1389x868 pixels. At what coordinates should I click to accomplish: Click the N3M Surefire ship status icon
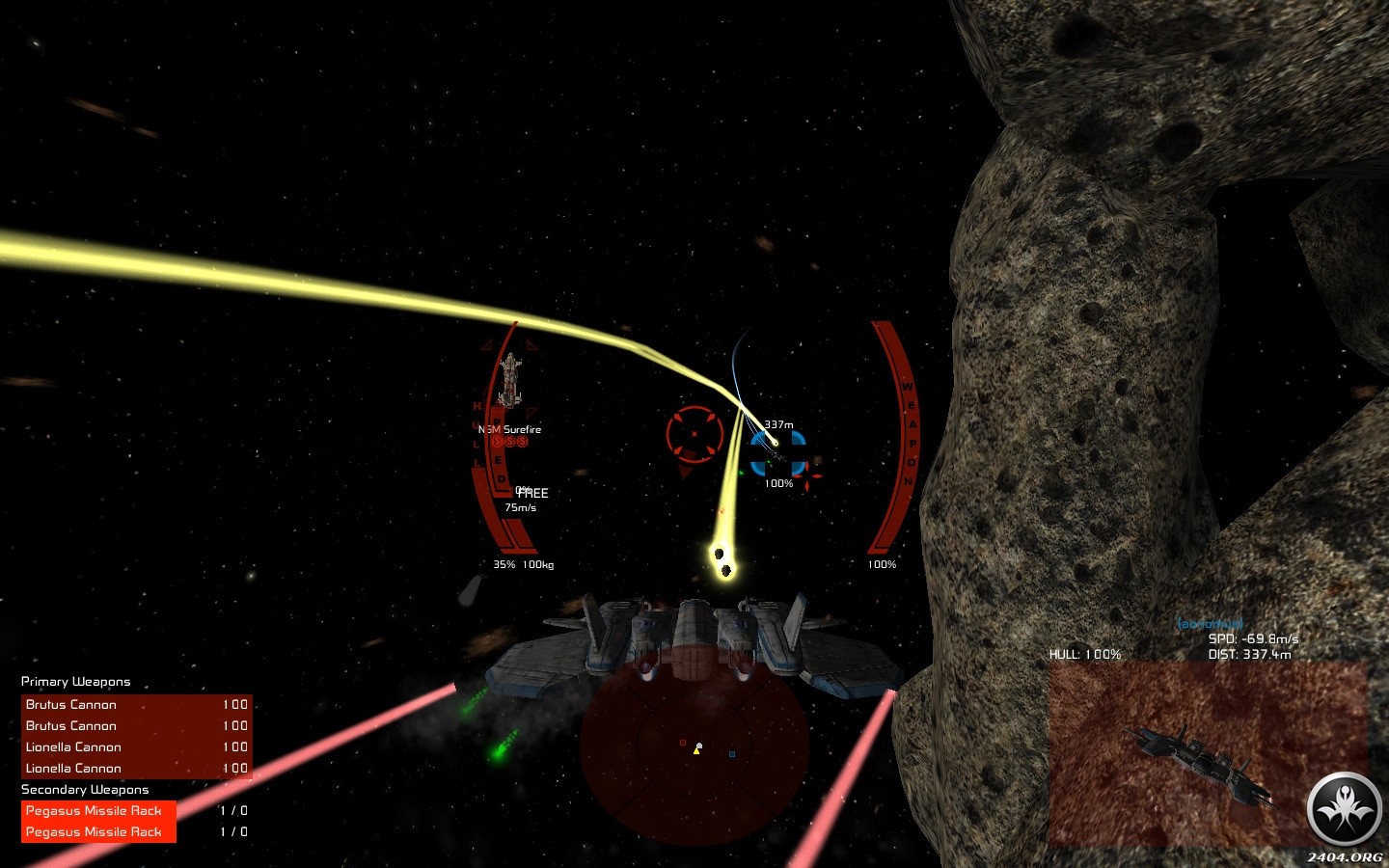(x=510, y=381)
